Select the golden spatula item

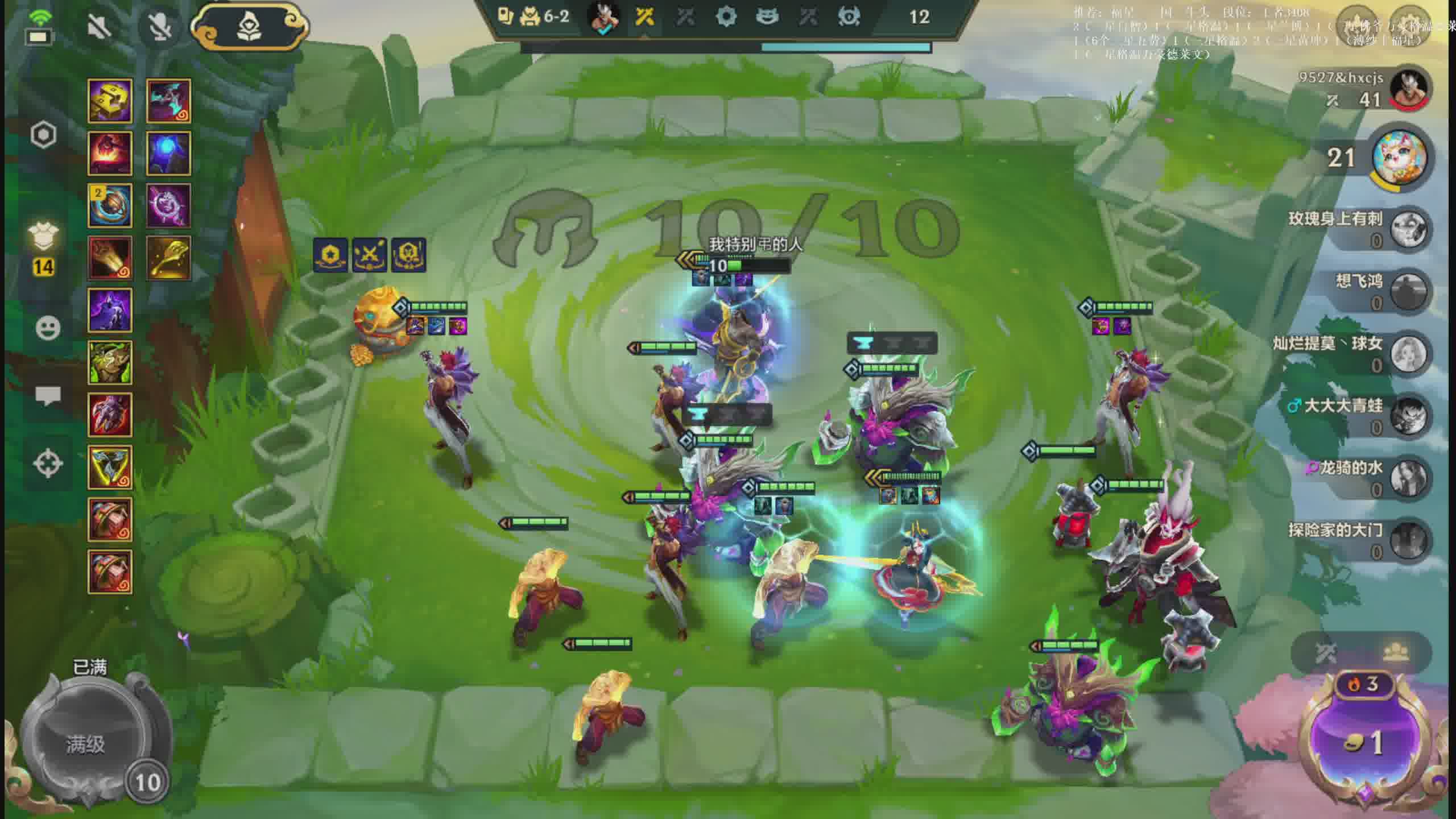tap(168, 258)
